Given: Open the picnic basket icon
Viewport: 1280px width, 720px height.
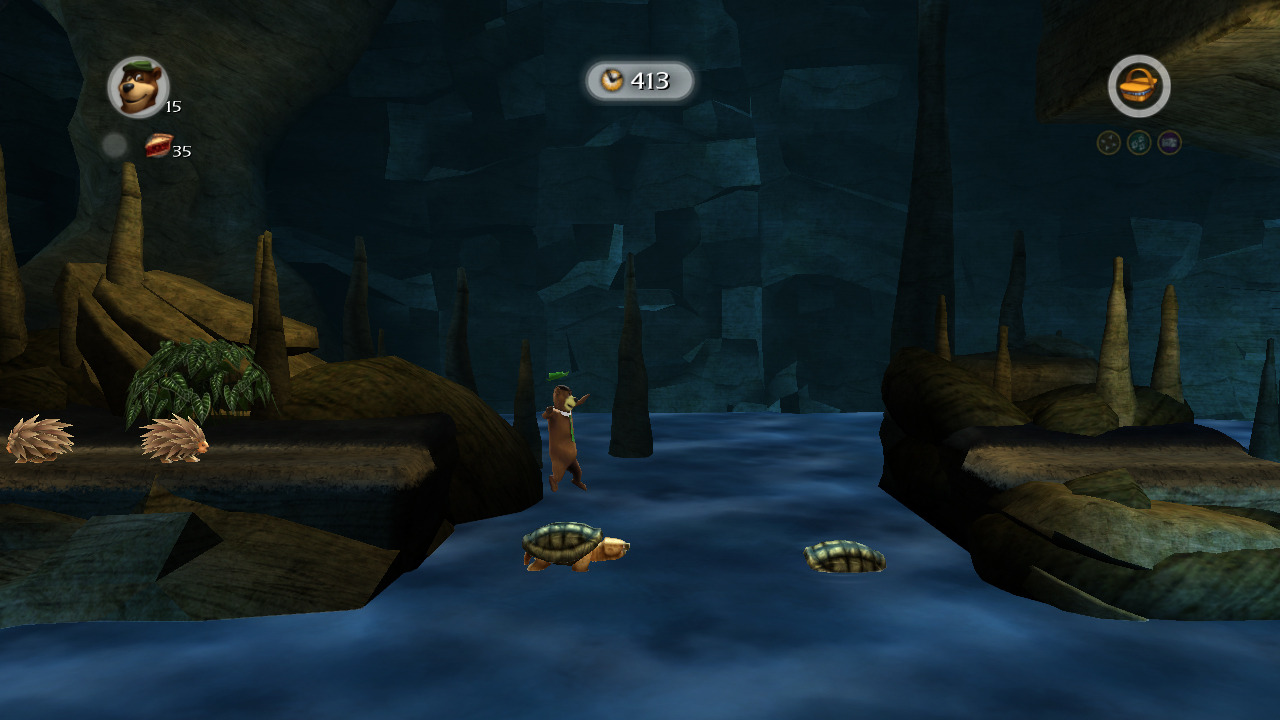Looking at the screenshot, I should tap(1139, 87).
